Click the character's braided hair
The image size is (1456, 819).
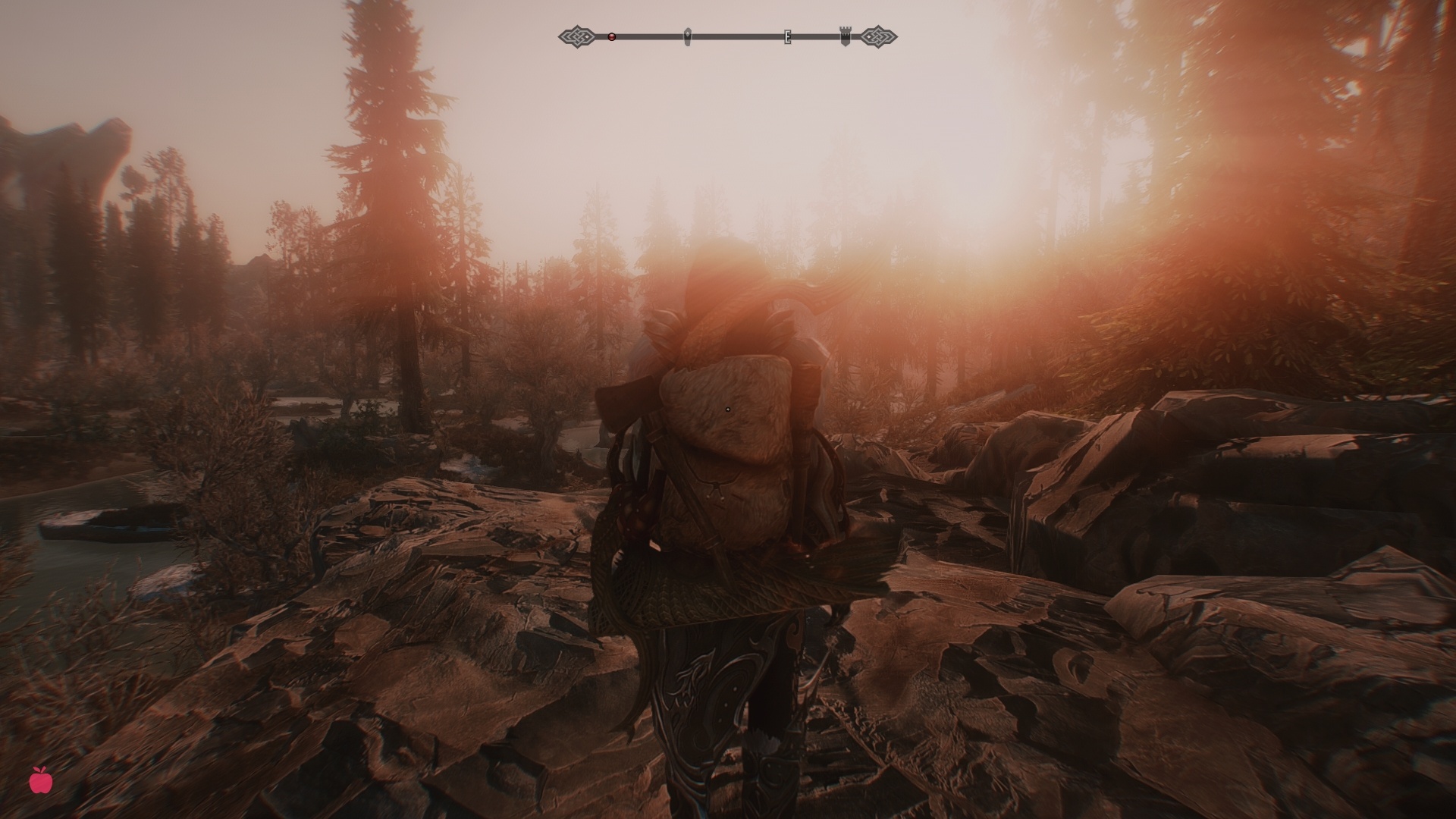pos(819,296)
